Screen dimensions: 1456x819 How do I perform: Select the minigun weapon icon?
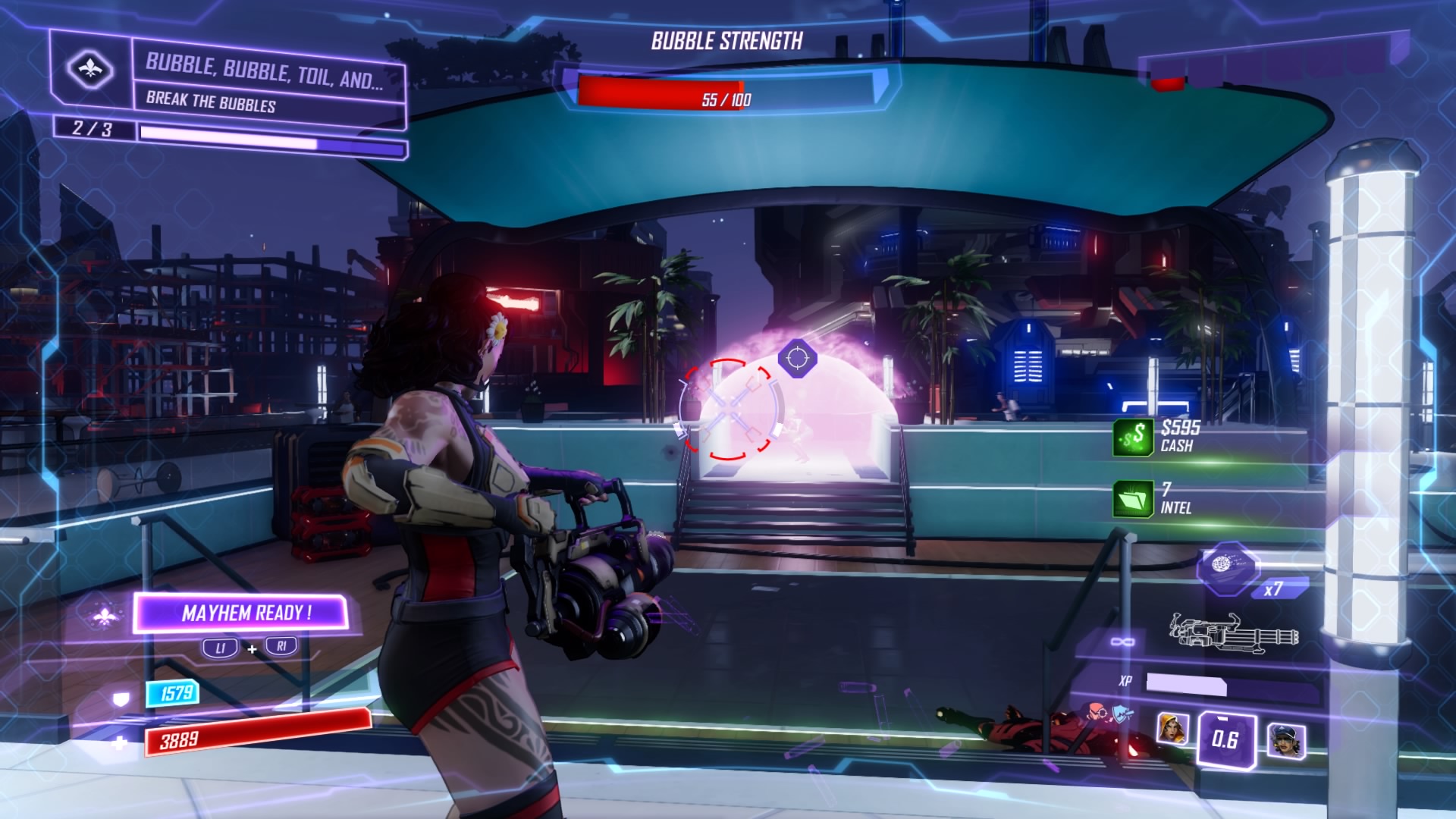pyautogui.click(x=1234, y=632)
